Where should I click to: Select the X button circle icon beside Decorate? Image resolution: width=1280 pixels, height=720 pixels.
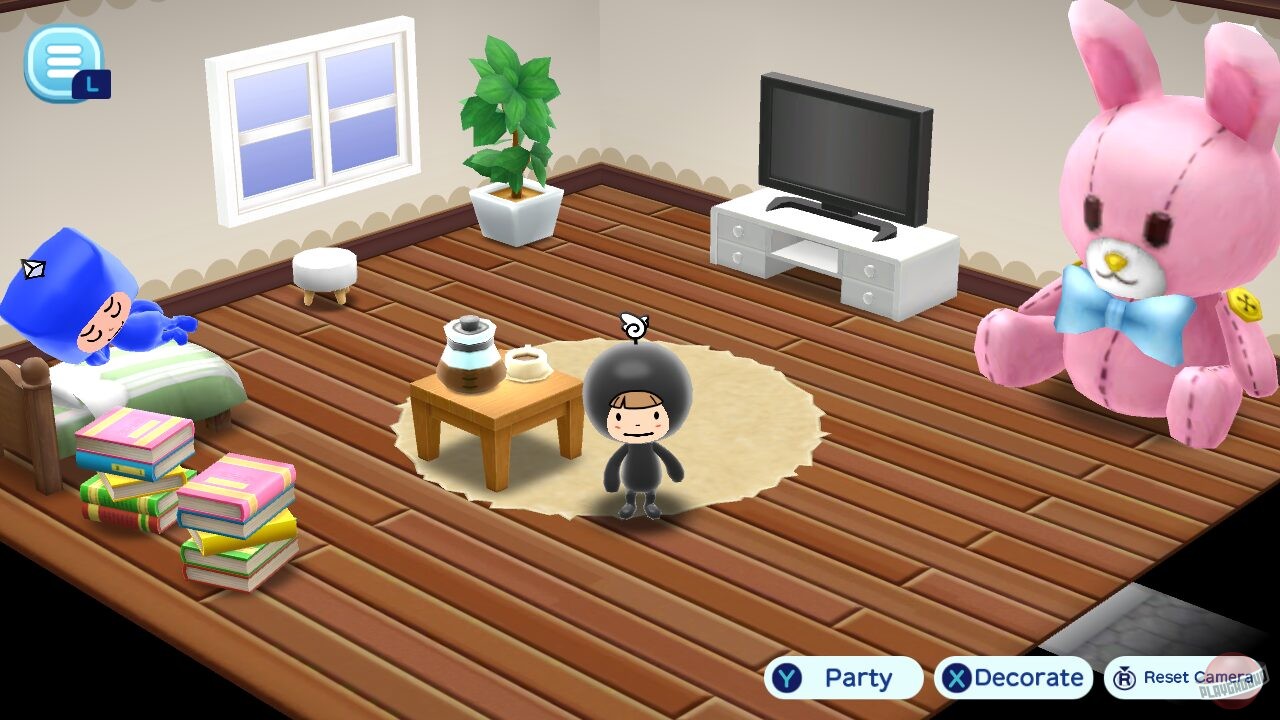(958, 678)
